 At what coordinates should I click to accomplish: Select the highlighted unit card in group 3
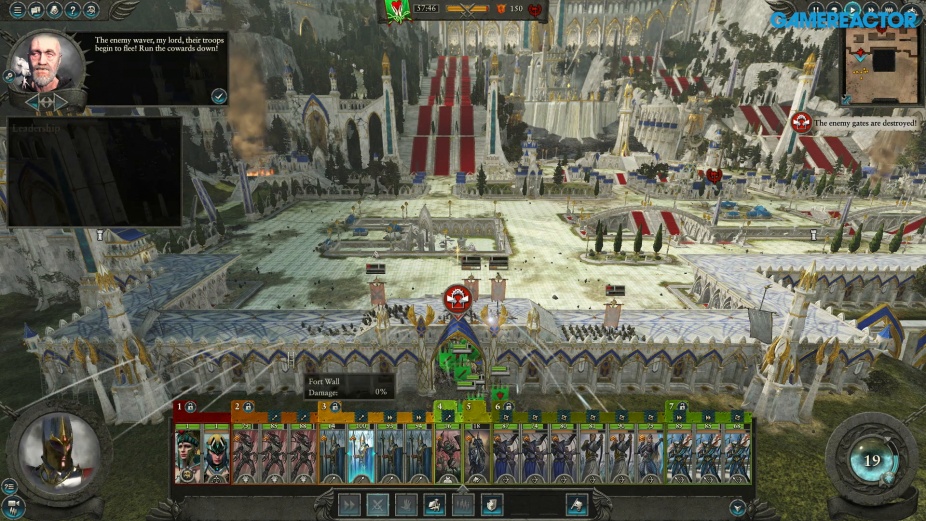(361, 454)
